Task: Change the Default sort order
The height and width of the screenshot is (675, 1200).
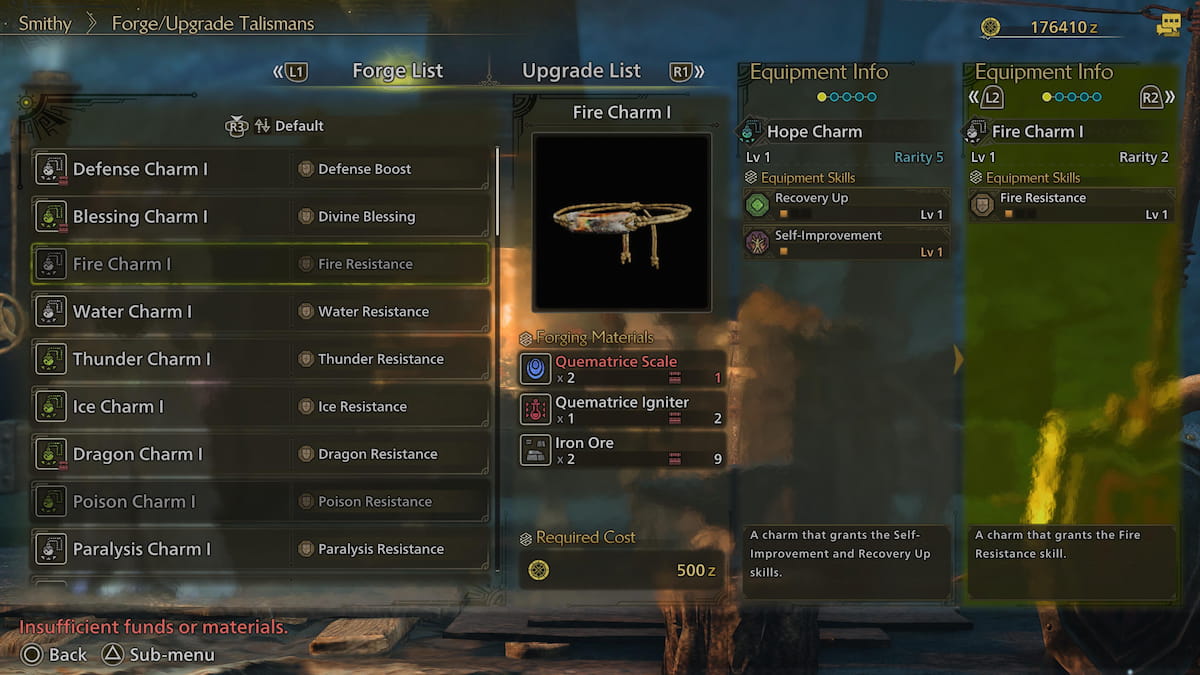Action: (x=288, y=126)
